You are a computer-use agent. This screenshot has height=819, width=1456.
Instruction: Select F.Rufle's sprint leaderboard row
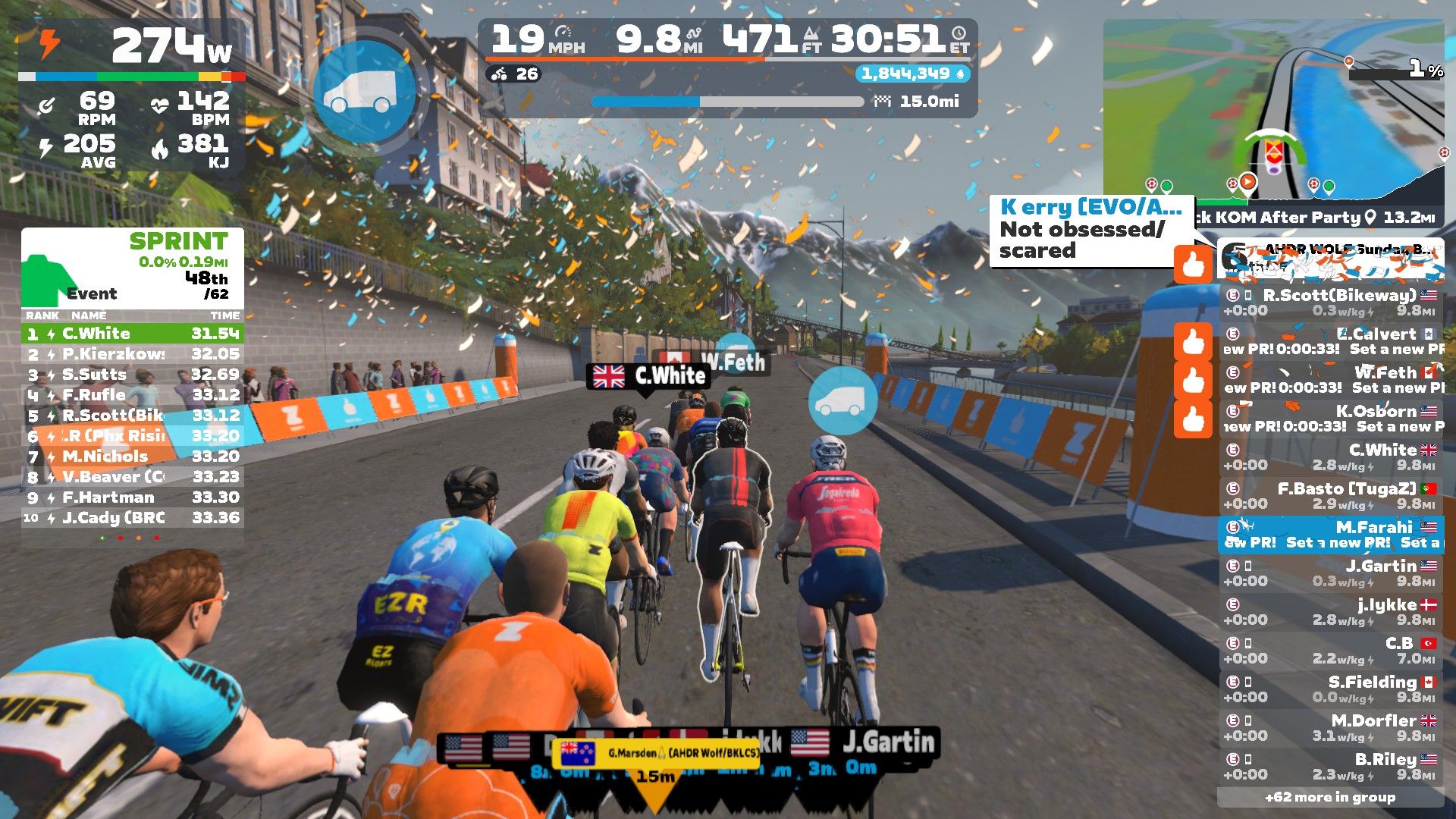133,395
